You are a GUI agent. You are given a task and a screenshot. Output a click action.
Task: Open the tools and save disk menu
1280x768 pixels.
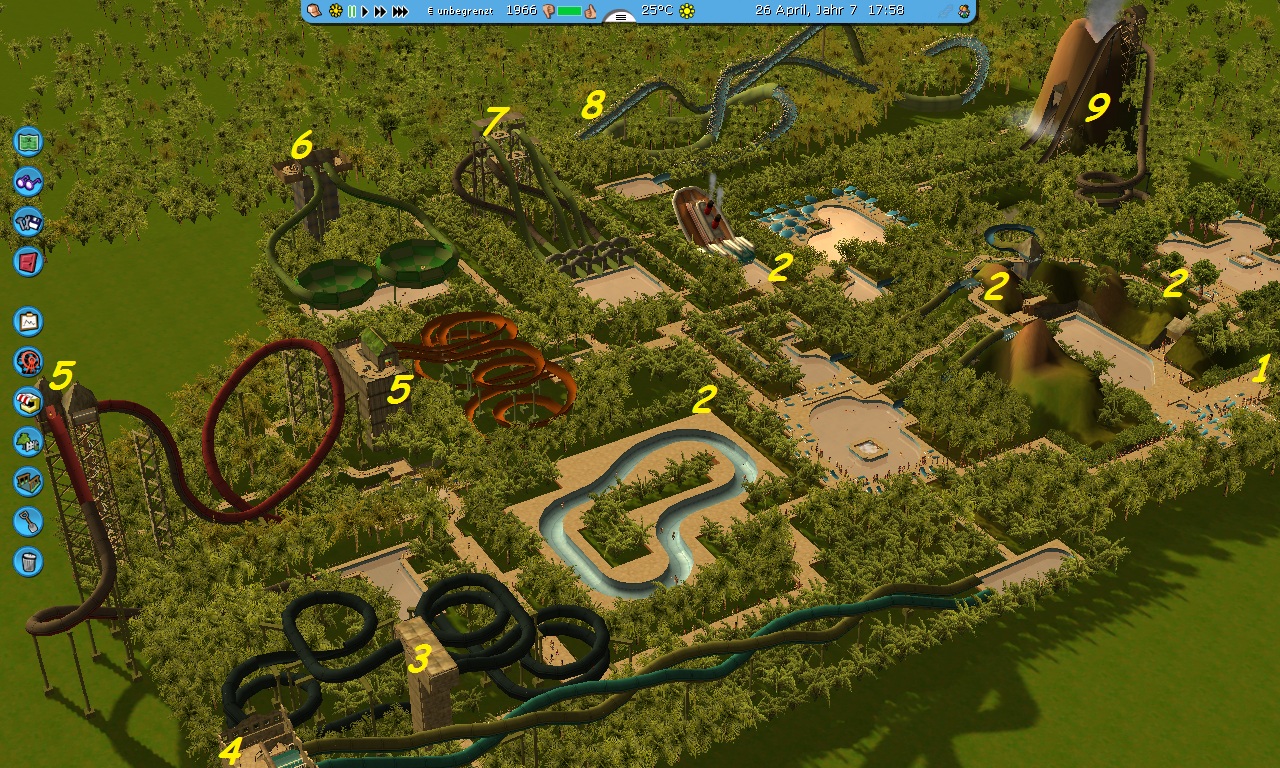[28, 221]
